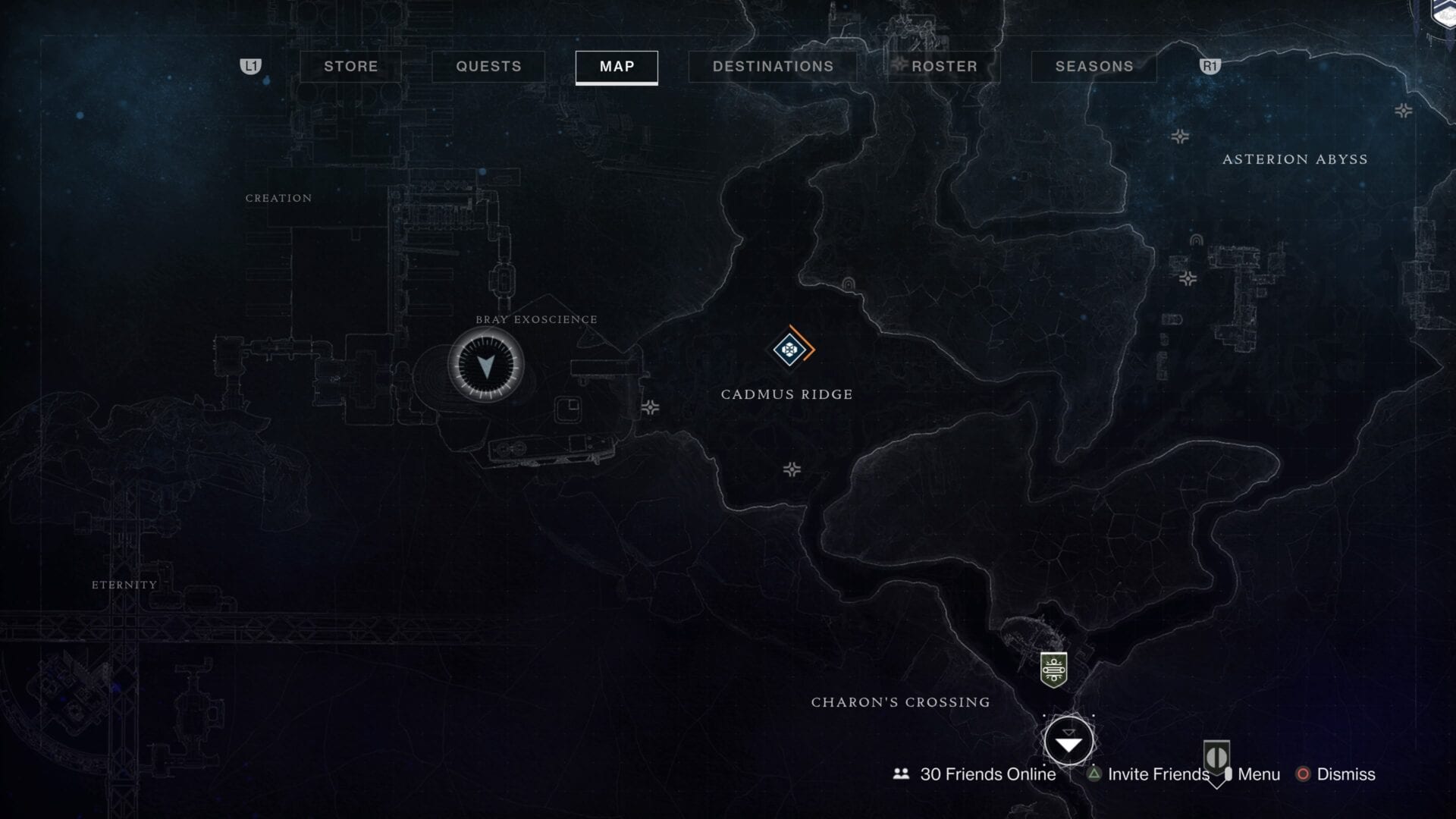The image size is (1456, 819).
Task: Switch to the Destinations tab
Action: (x=773, y=67)
